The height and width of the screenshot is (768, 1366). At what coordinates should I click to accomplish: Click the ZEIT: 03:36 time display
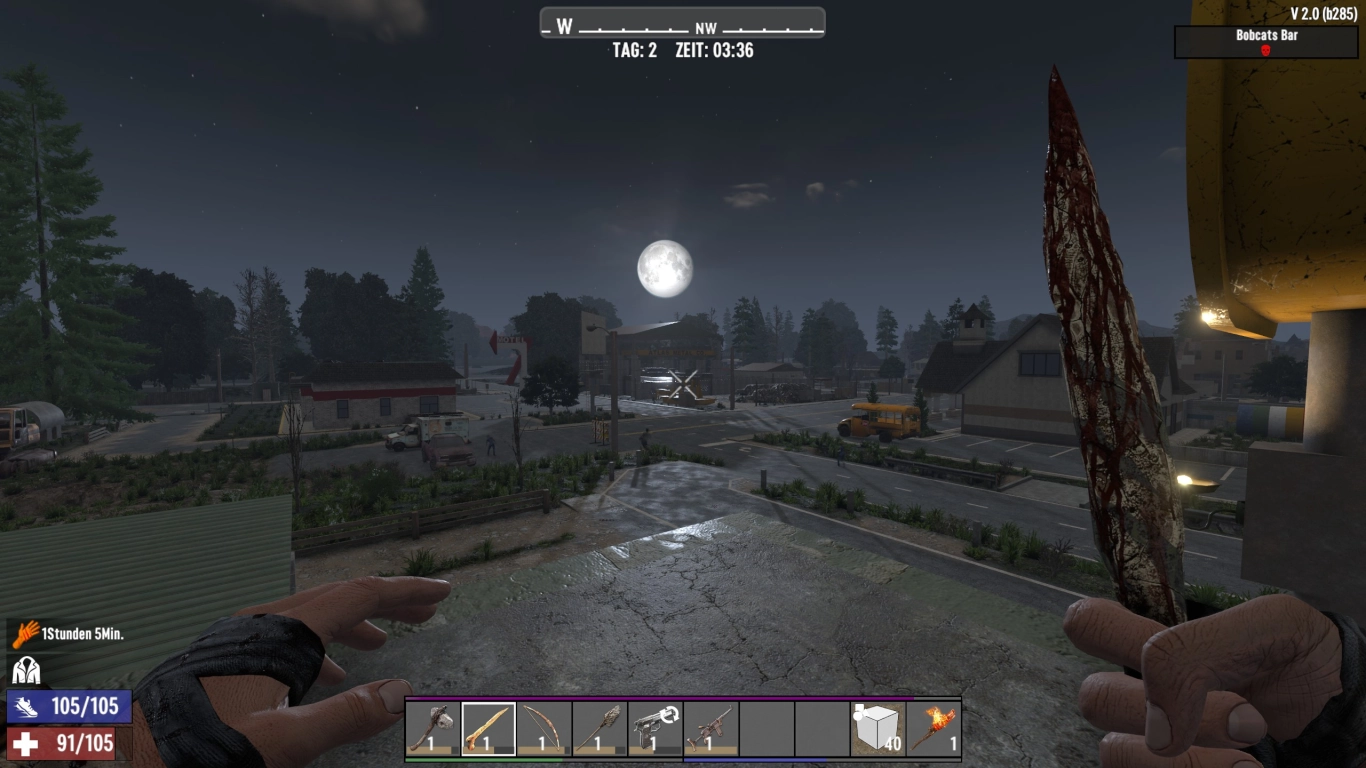(x=714, y=48)
